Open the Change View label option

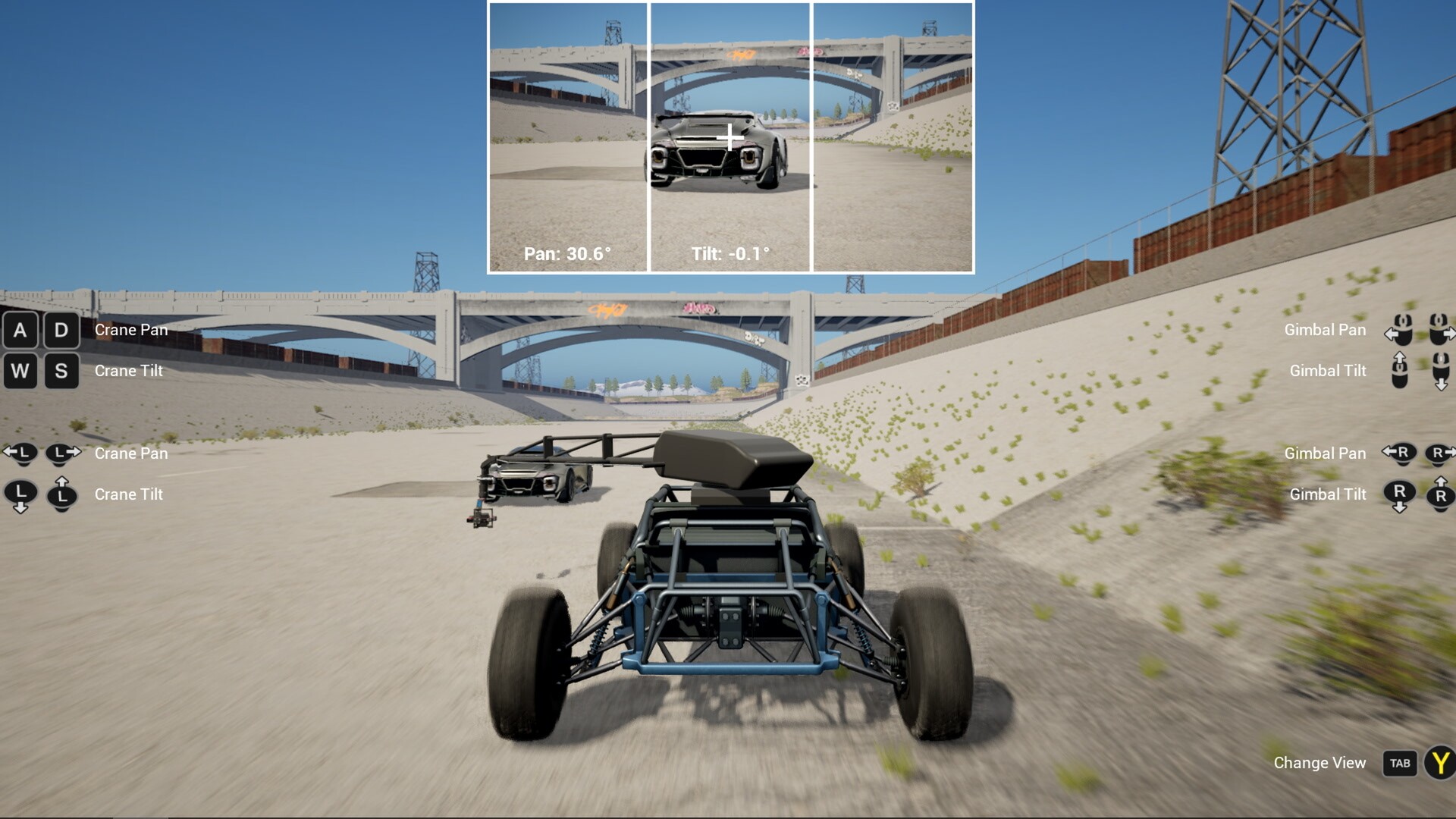point(1319,763)
